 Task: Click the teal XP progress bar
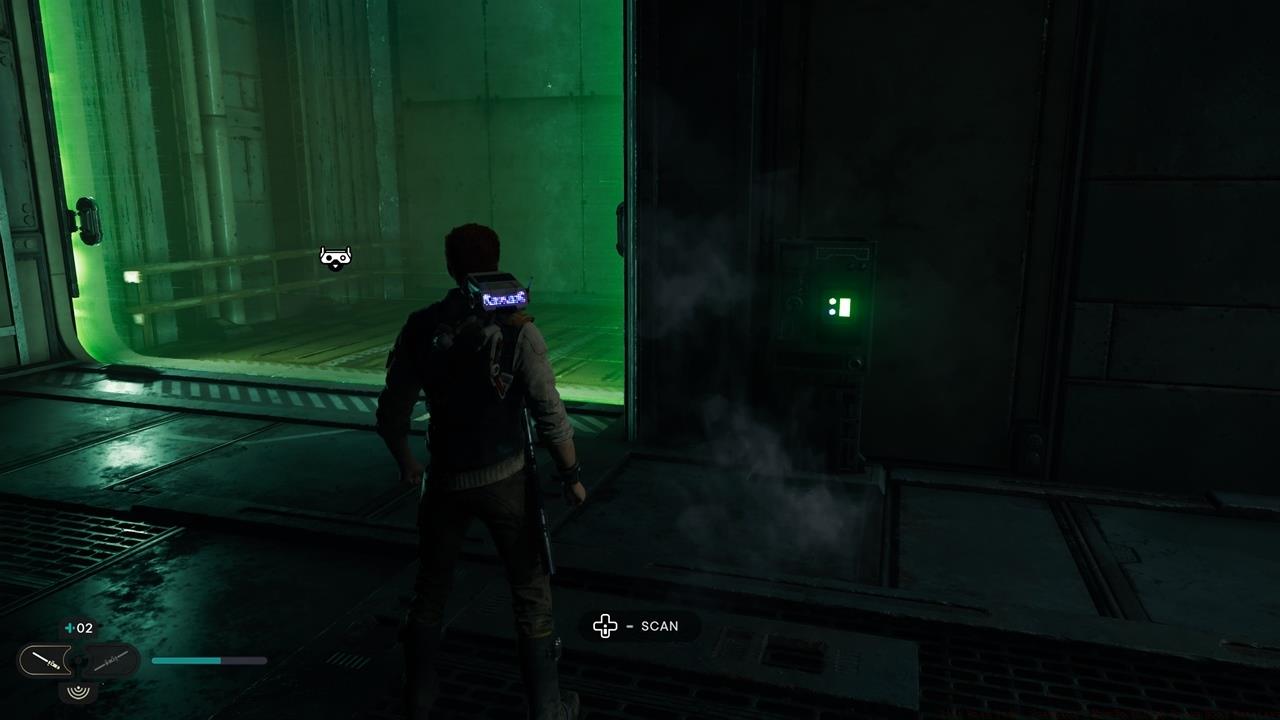[208, 661]
